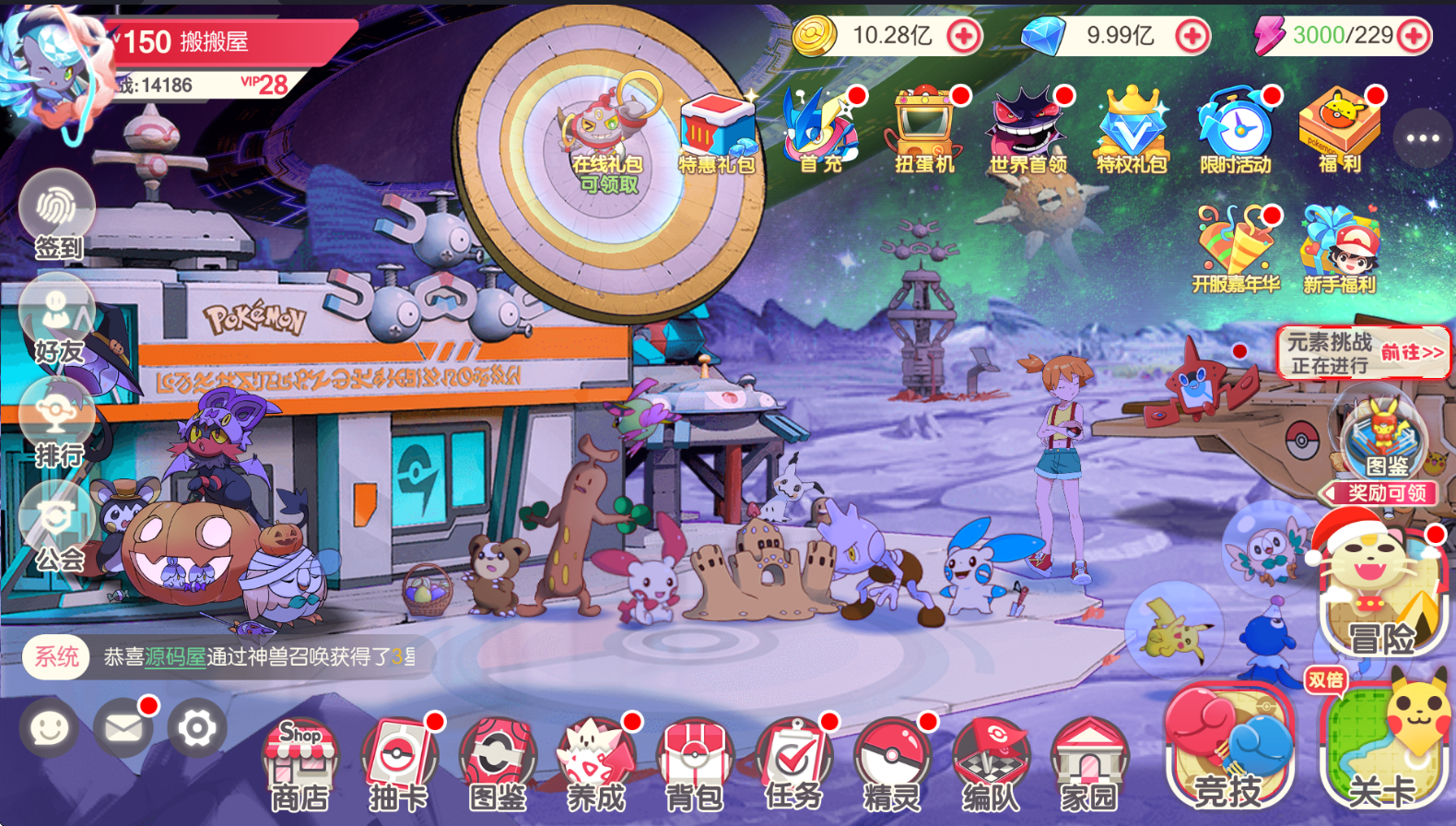The width and height of the screenshot is (1456, 826).
Task: Open the 公会 guild panel
Action: (x=57, y=528)
